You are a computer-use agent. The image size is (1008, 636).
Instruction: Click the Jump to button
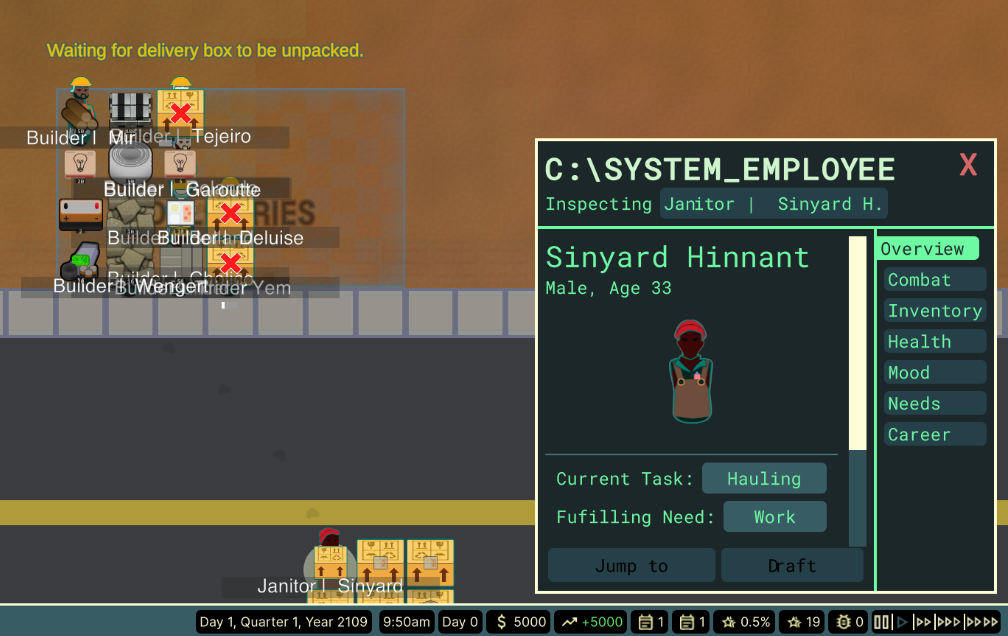tap(631, 565)
